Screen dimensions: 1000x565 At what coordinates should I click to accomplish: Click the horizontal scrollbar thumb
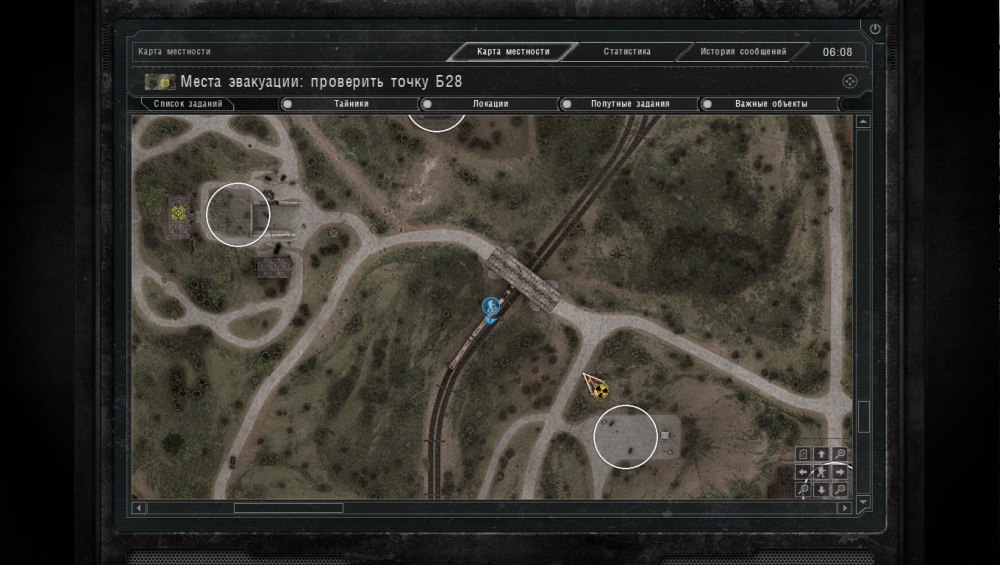tap(288, 508)
